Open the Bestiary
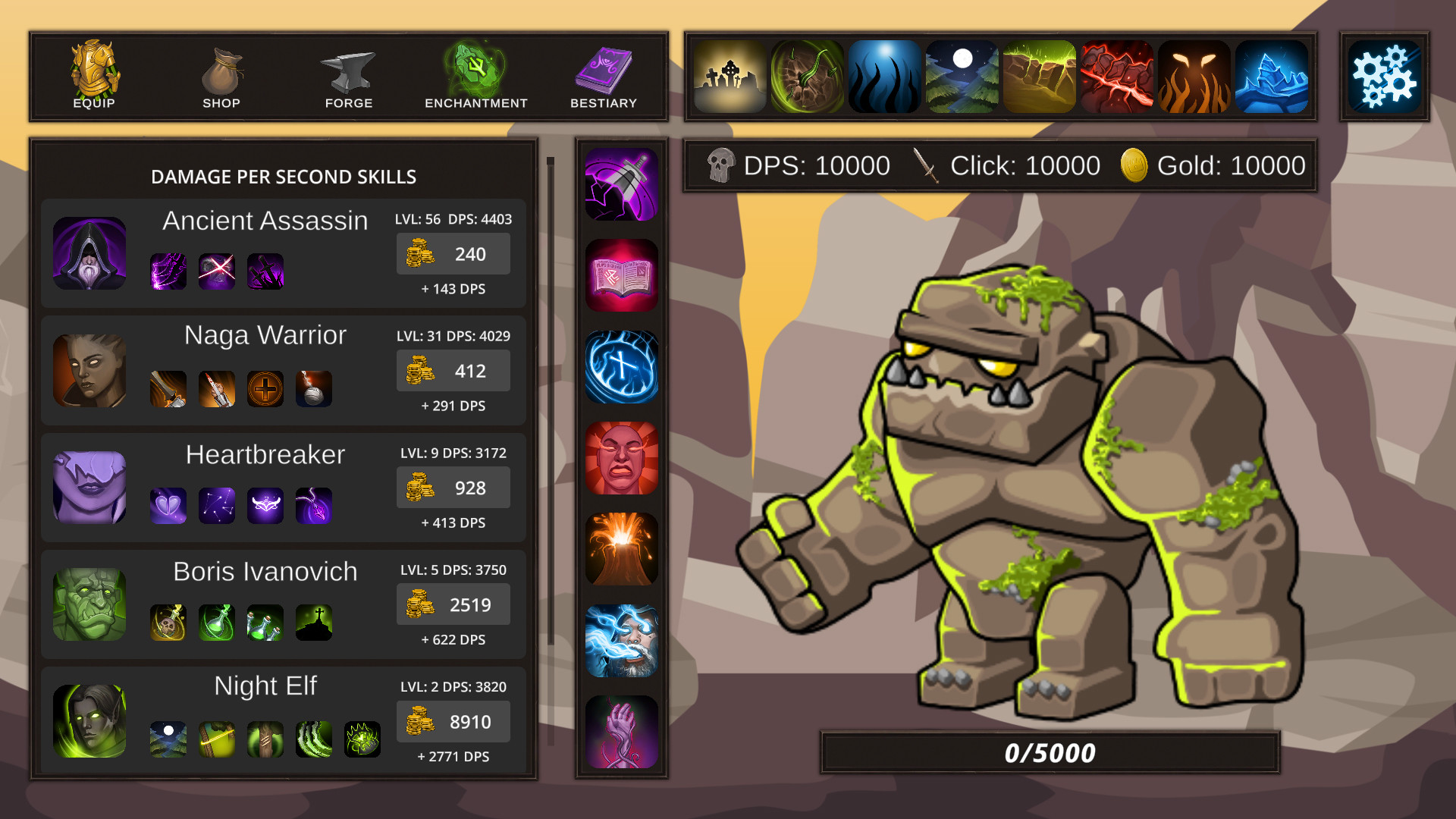 tap(603, 74)
